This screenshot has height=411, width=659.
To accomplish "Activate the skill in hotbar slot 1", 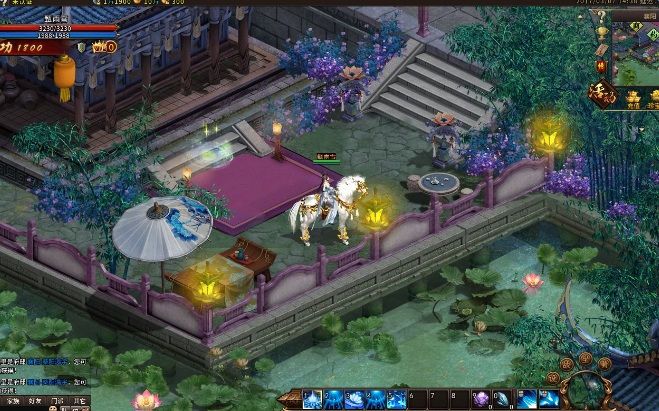I will coord(311,400).
